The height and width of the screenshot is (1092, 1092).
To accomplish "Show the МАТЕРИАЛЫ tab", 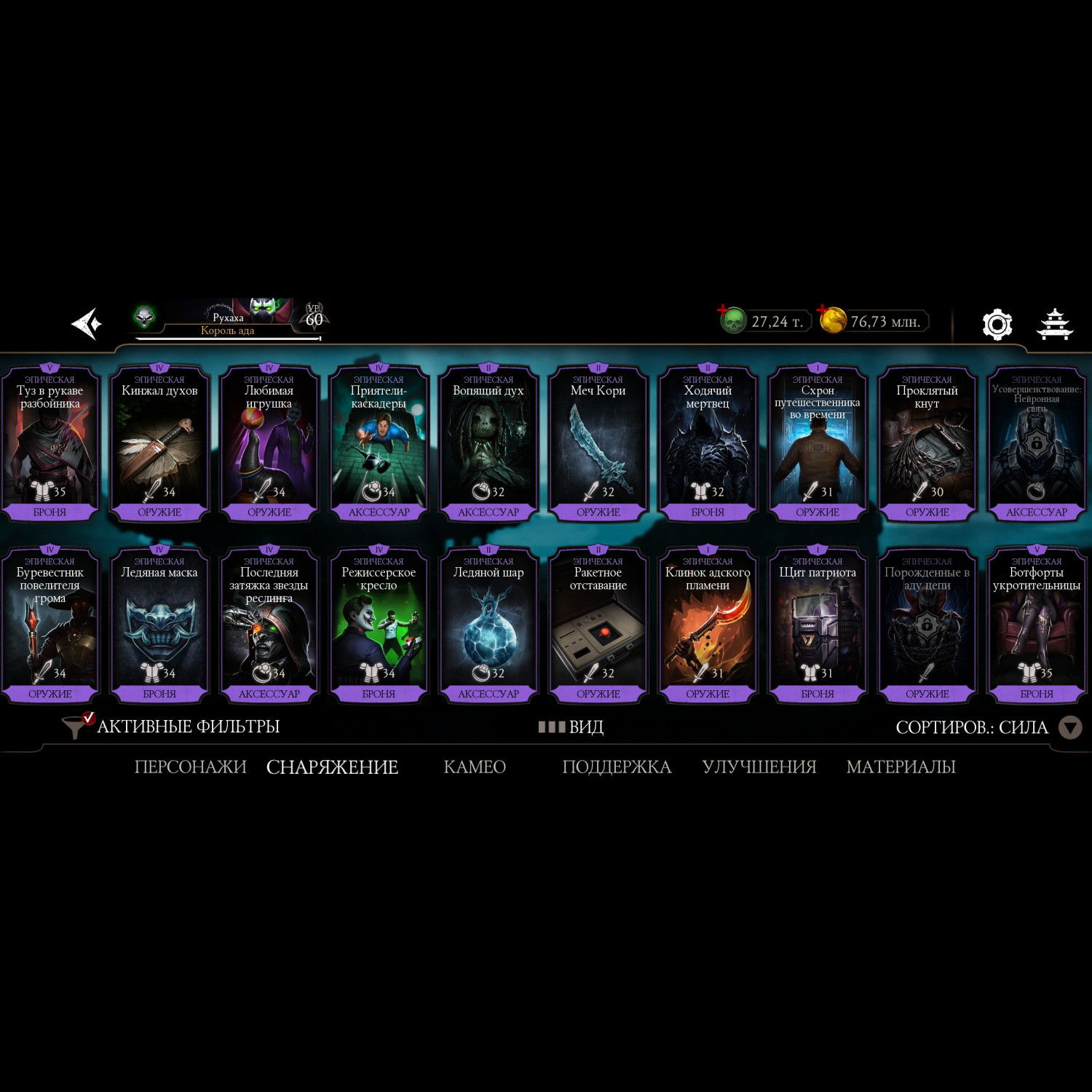I will pyautogui.click(x=901, y=767).
